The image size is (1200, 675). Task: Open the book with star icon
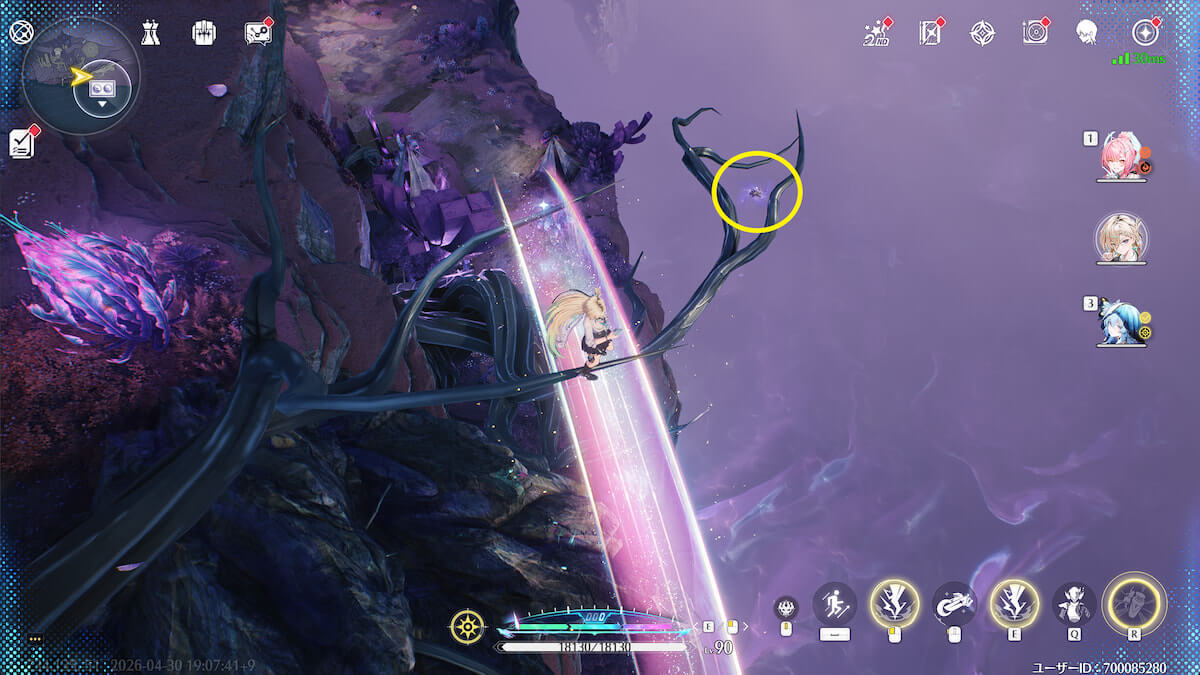point(930,34)
